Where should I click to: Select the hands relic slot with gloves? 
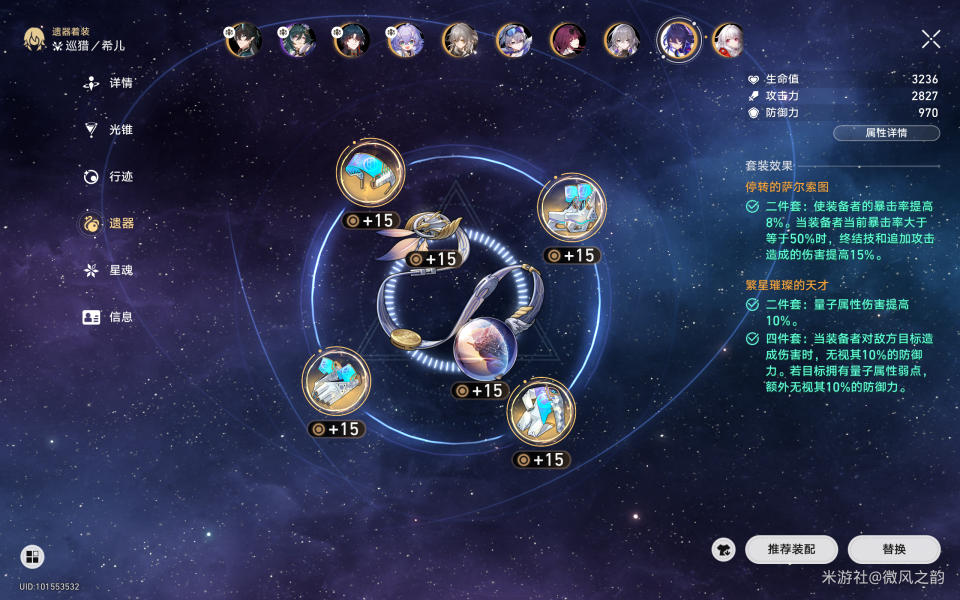click(x=336, y=381)
